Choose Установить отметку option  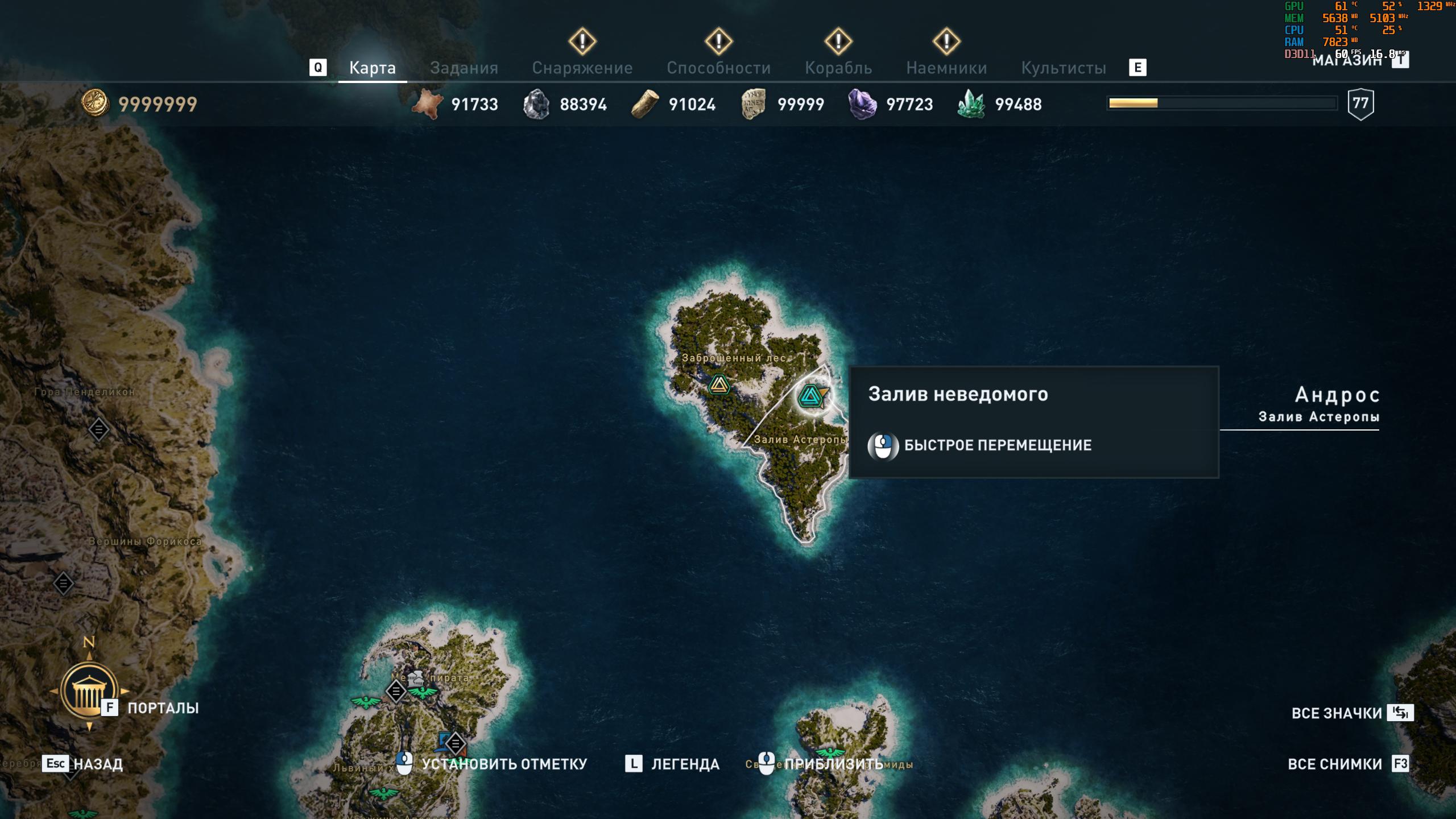click(503, 764)
